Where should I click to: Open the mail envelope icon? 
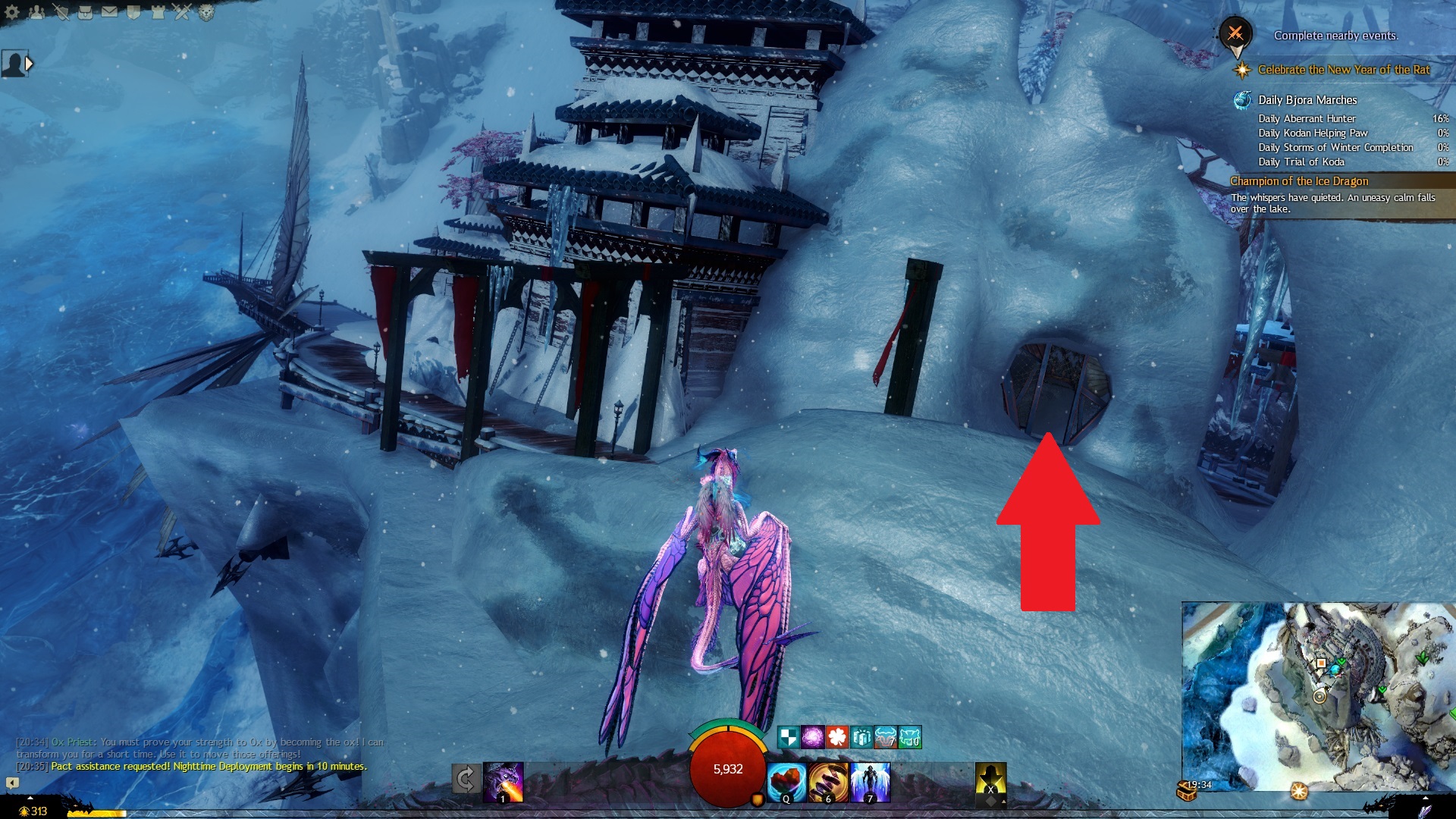[x=109, y=11]
